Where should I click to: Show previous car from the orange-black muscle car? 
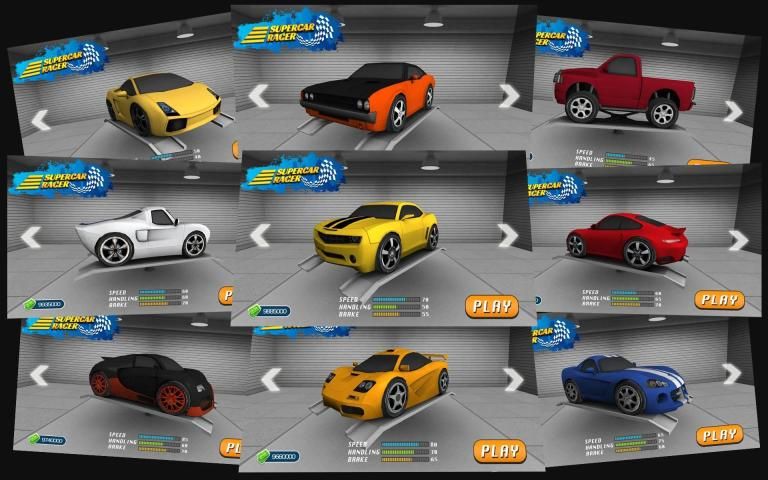(x=259, y=96)
